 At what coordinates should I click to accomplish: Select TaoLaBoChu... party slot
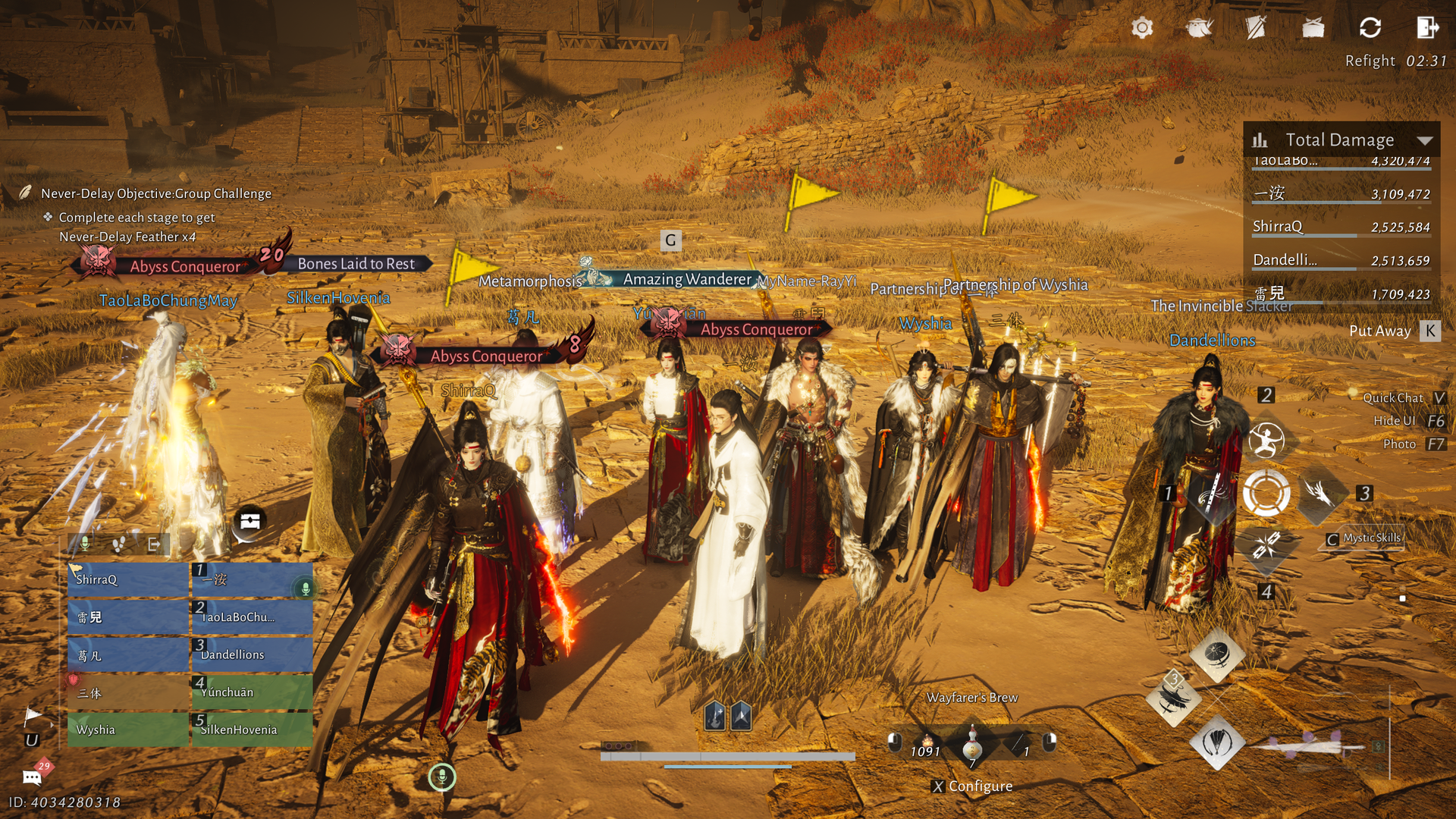click(x=251, y=617)
